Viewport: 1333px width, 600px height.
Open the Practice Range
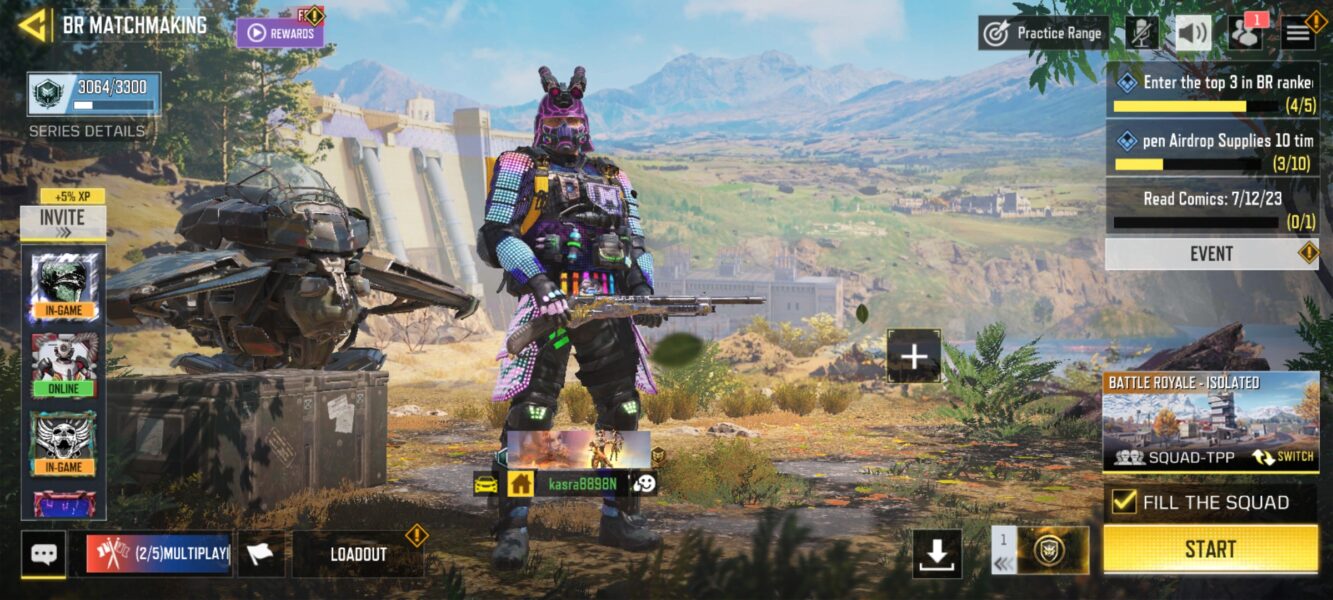pos(1044,33)
